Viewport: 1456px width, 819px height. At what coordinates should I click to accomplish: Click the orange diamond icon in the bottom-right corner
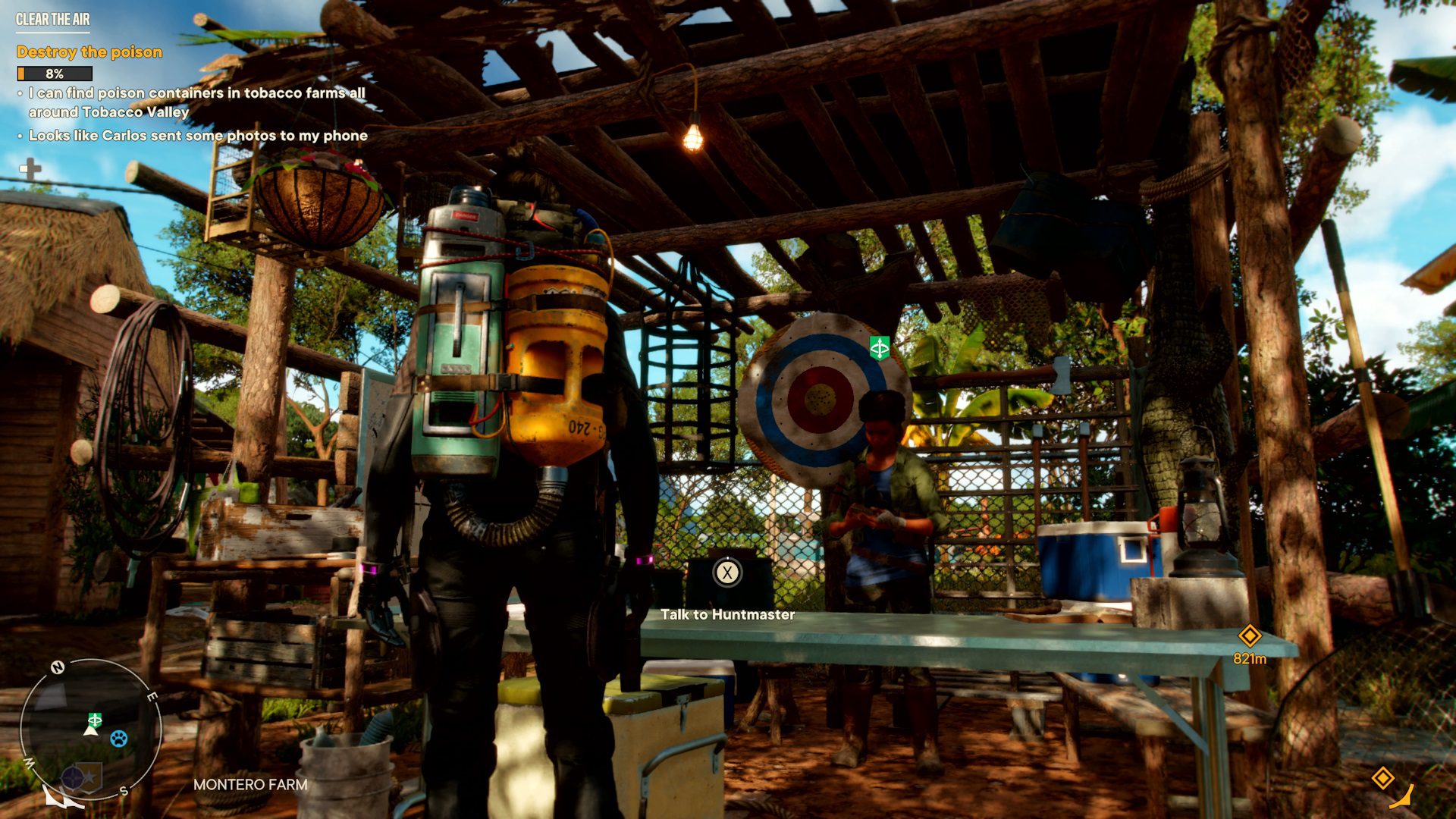point(1382,778)
